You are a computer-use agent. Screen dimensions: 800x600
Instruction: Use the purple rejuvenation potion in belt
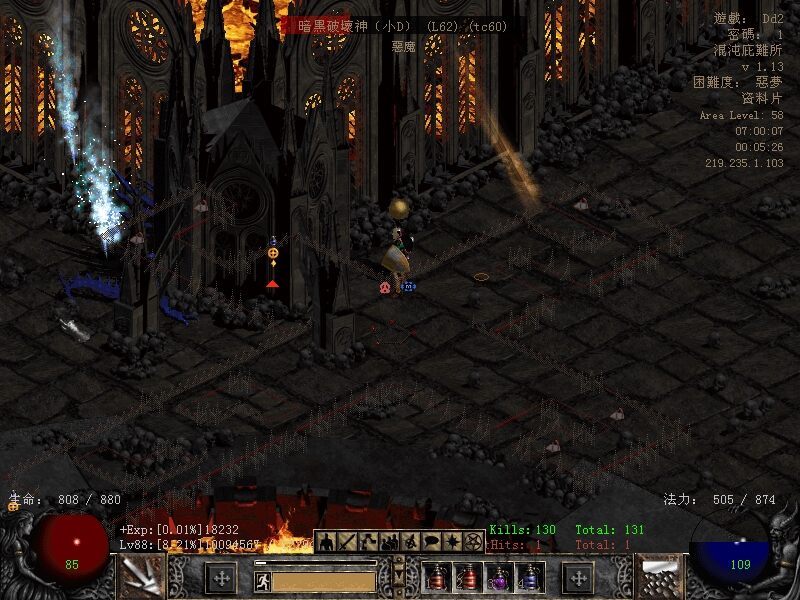tap(497, 577)
